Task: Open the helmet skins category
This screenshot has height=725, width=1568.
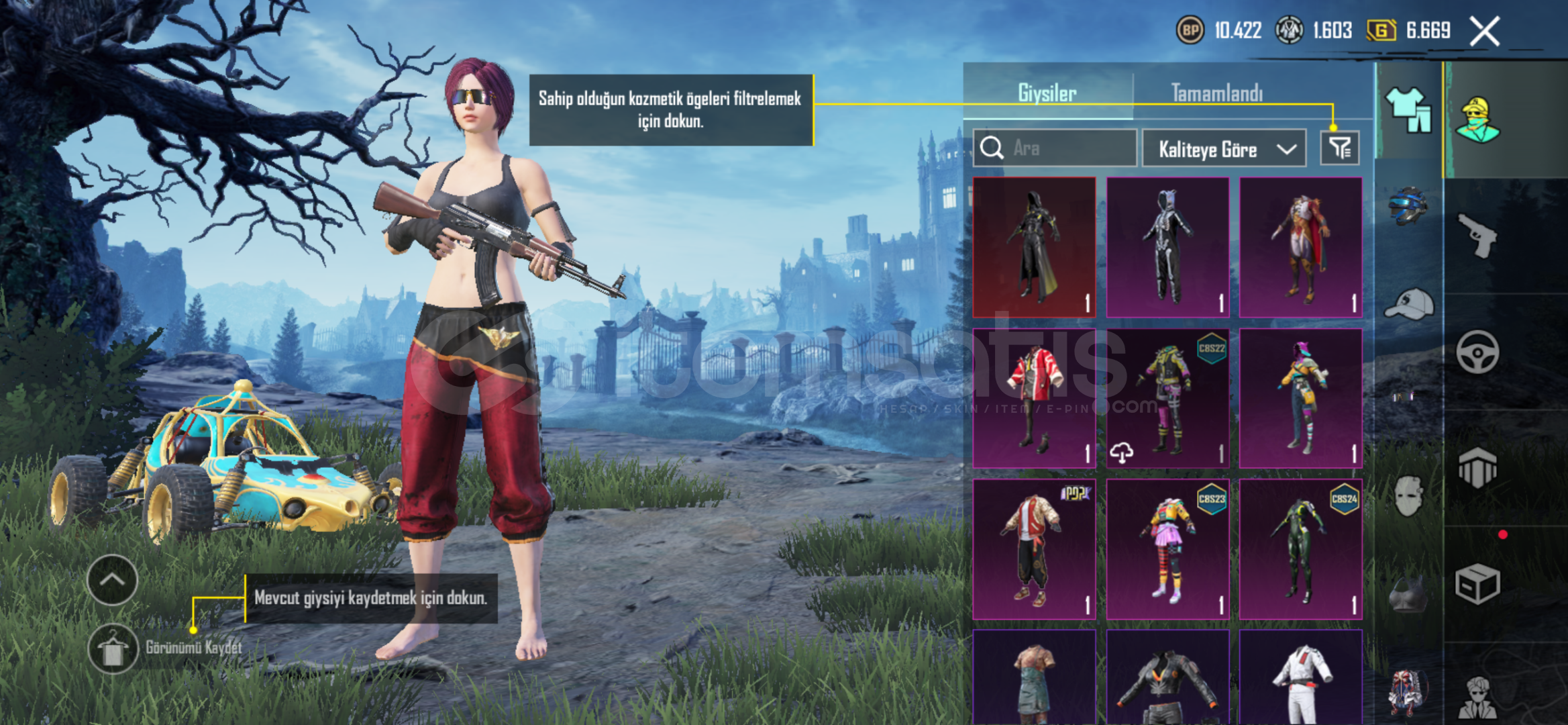Action: tap(1408, 205)
